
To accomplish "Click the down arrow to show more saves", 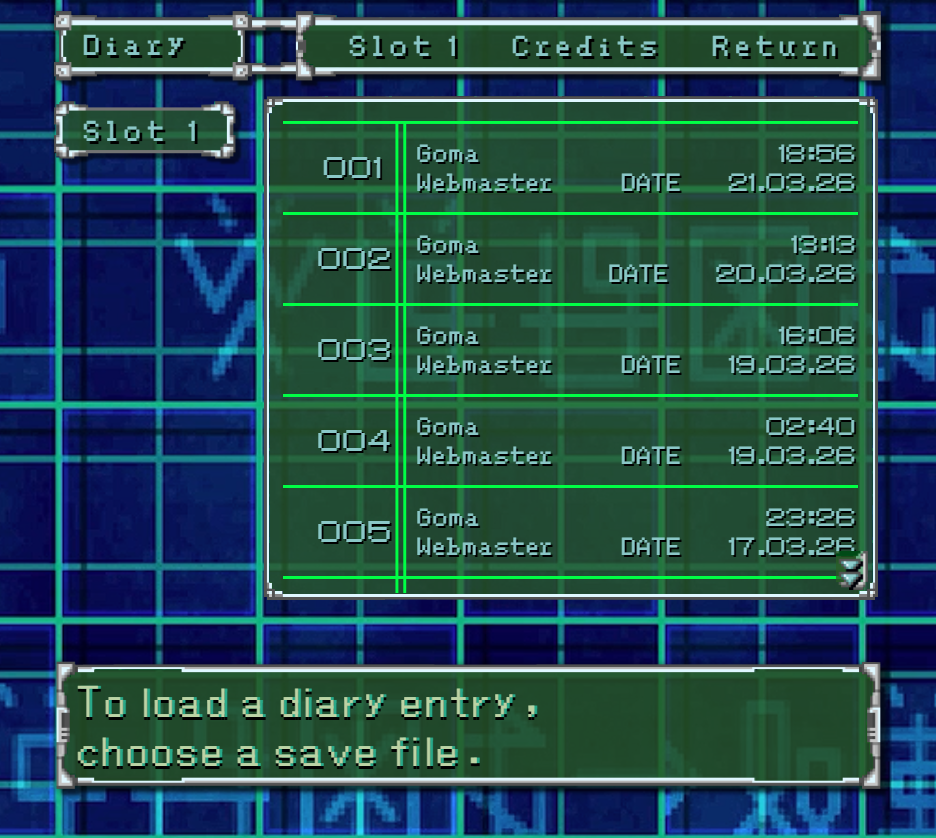I will coord(851,573).
